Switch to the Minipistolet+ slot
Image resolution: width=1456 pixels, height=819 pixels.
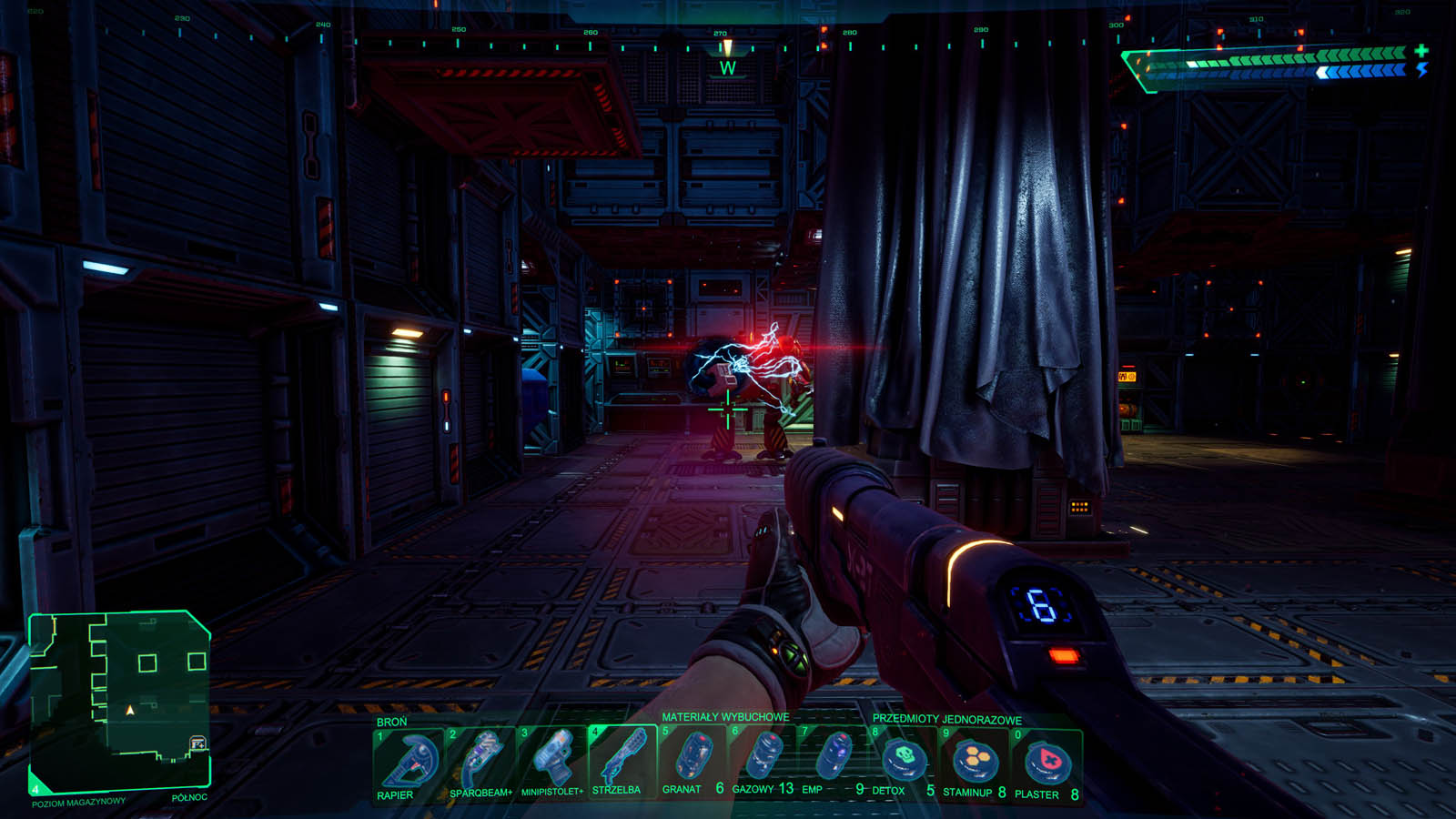click(x=551, y=763)
